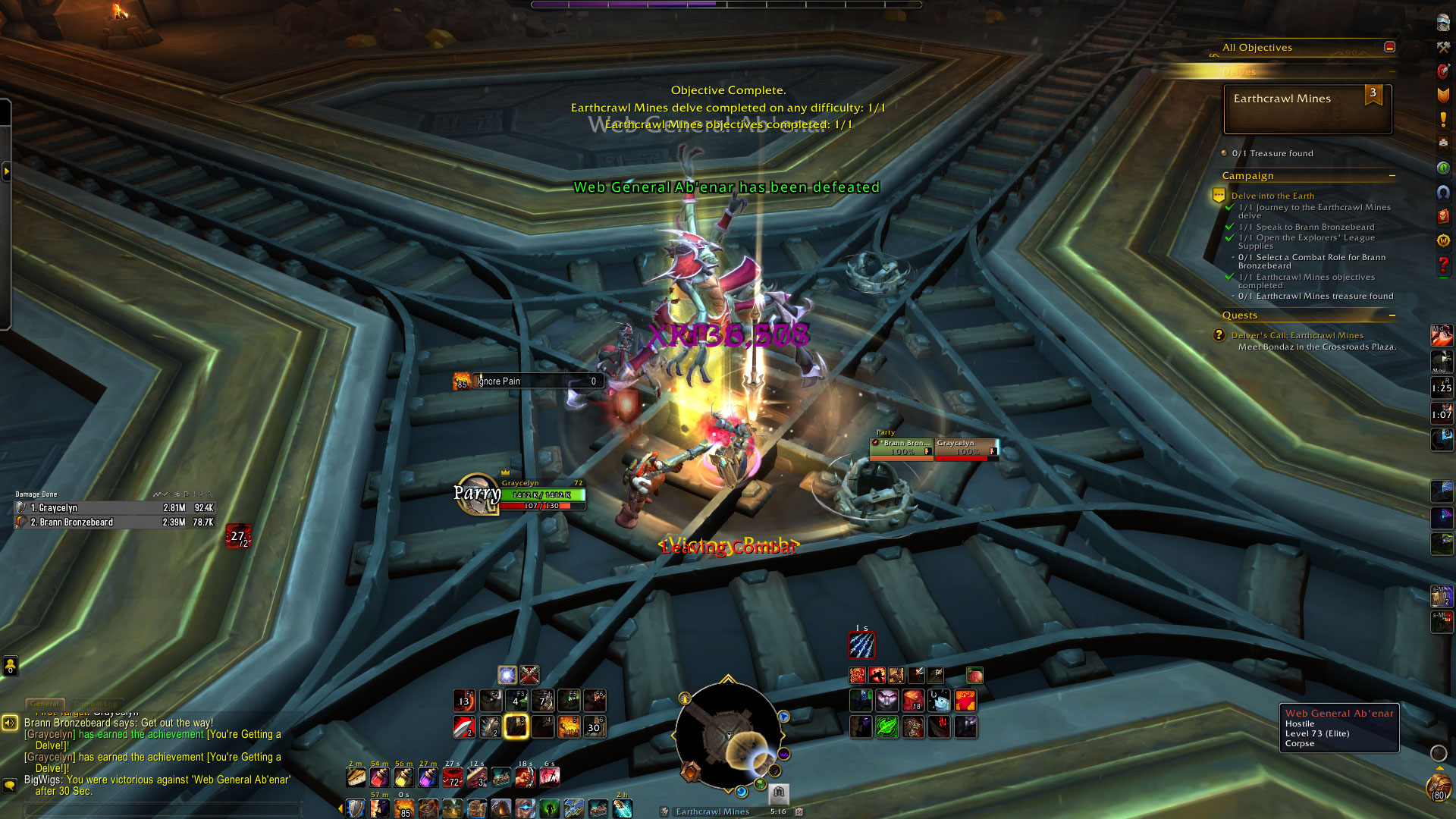Viewport: 1456px width, 819px height.
Task: Open the yellow exclamation mark micro button
Action: (1443, 120)
